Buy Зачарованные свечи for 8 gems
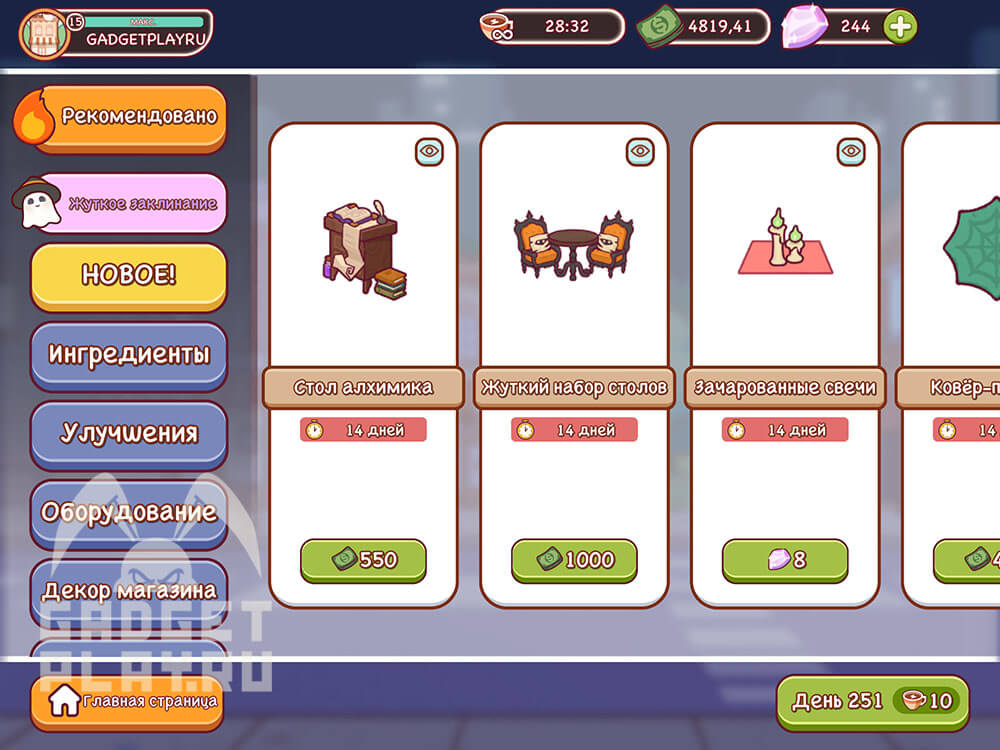The image size is (1000, 750). 785,560
